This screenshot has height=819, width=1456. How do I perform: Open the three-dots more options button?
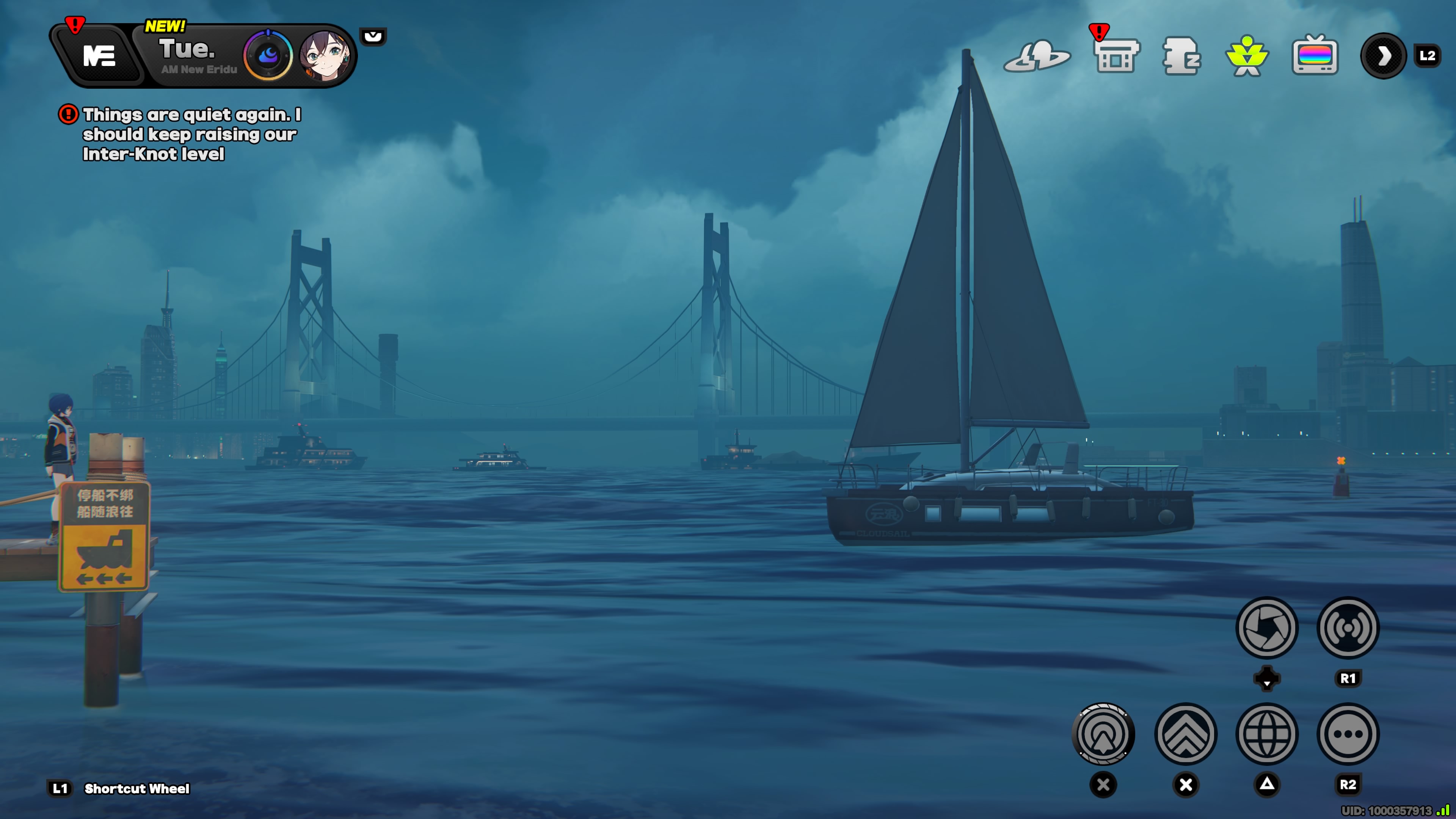(1348, 734)
